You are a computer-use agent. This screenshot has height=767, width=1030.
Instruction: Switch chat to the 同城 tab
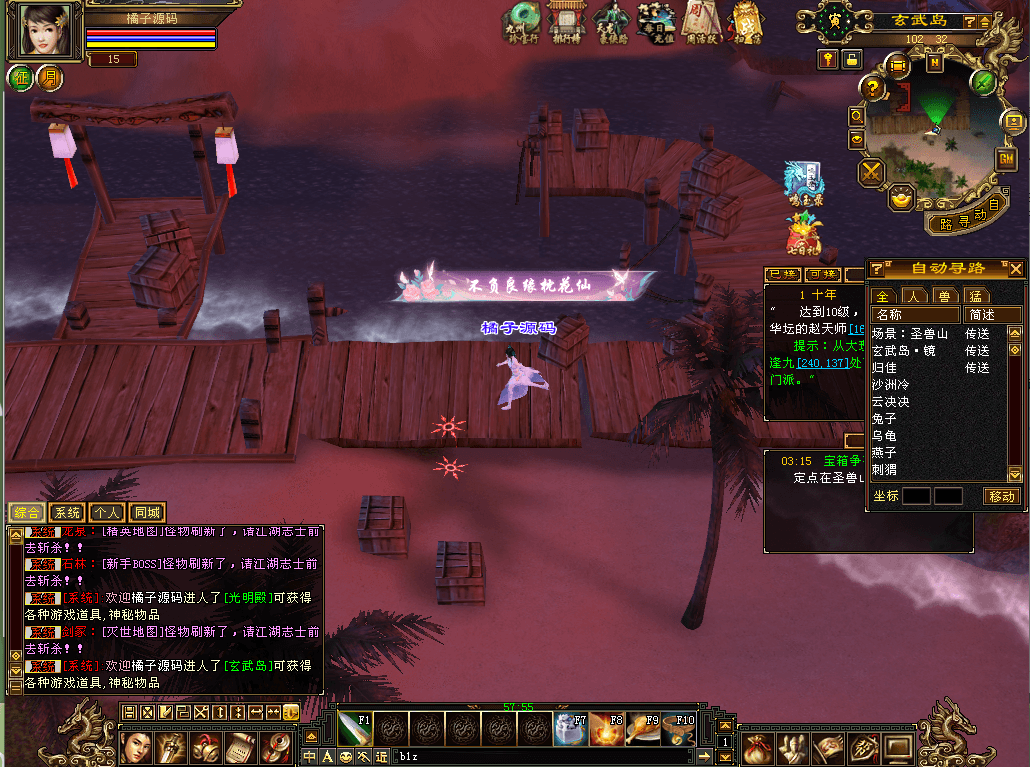pyautogui.click(x=147, y=512)
